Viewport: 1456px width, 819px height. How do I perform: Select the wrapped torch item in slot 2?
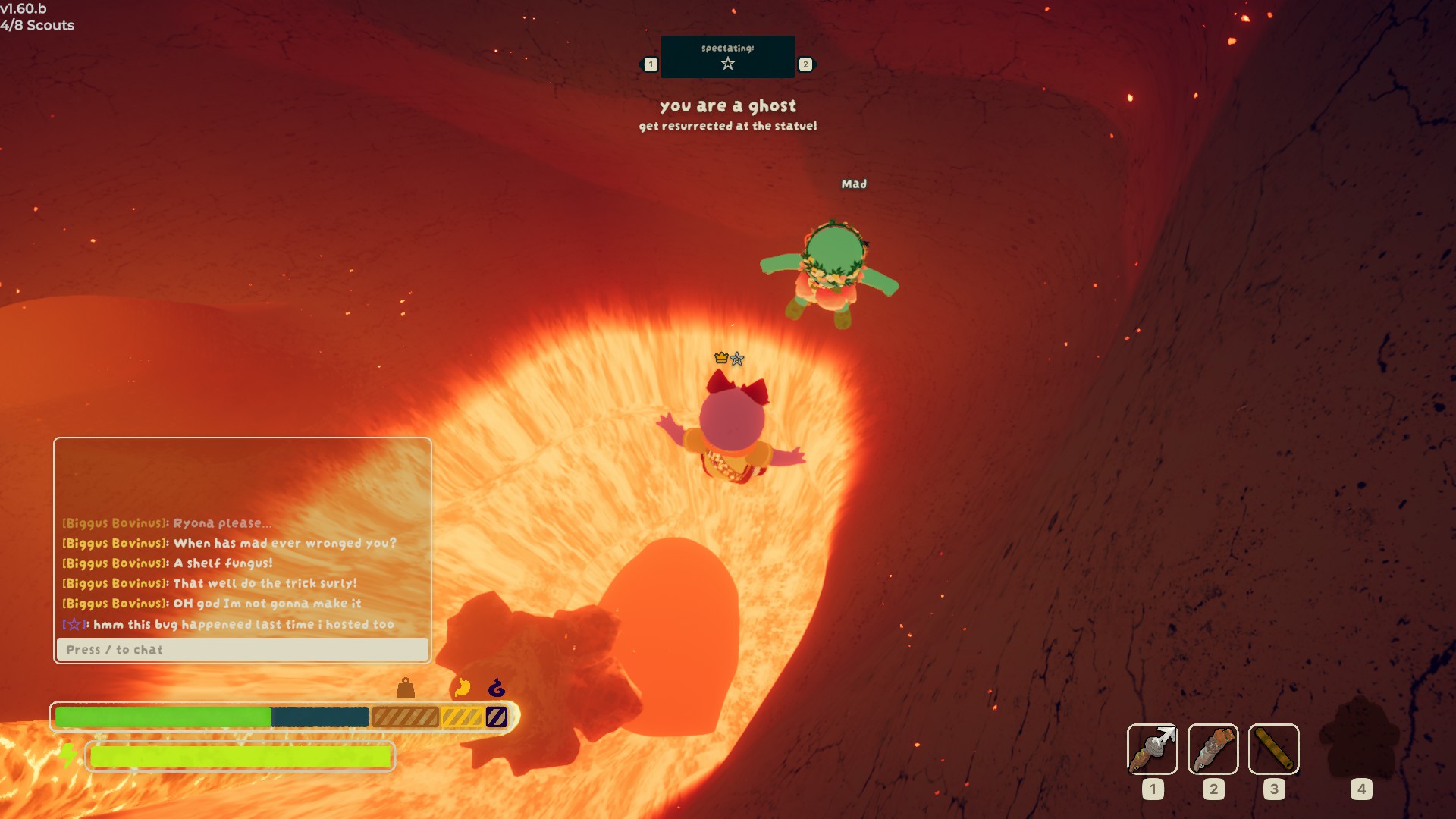pos(1213,749)
